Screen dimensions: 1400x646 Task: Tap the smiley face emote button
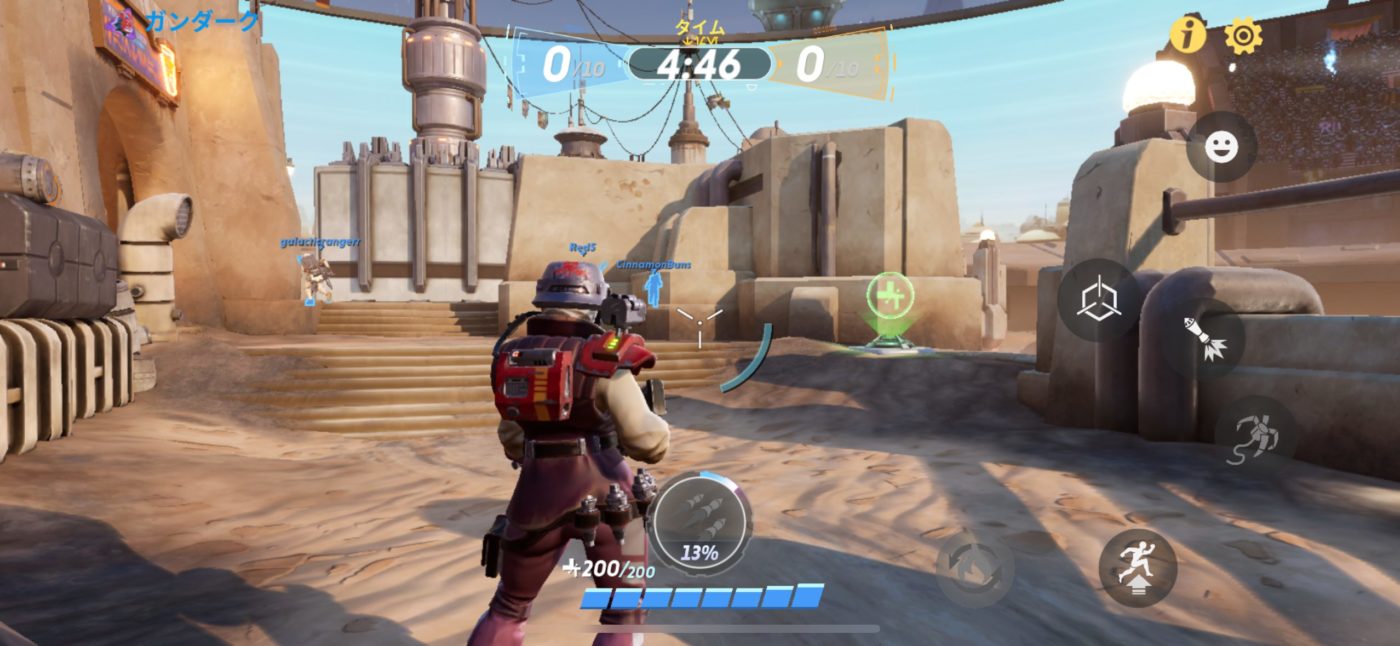click(1221, 147)
